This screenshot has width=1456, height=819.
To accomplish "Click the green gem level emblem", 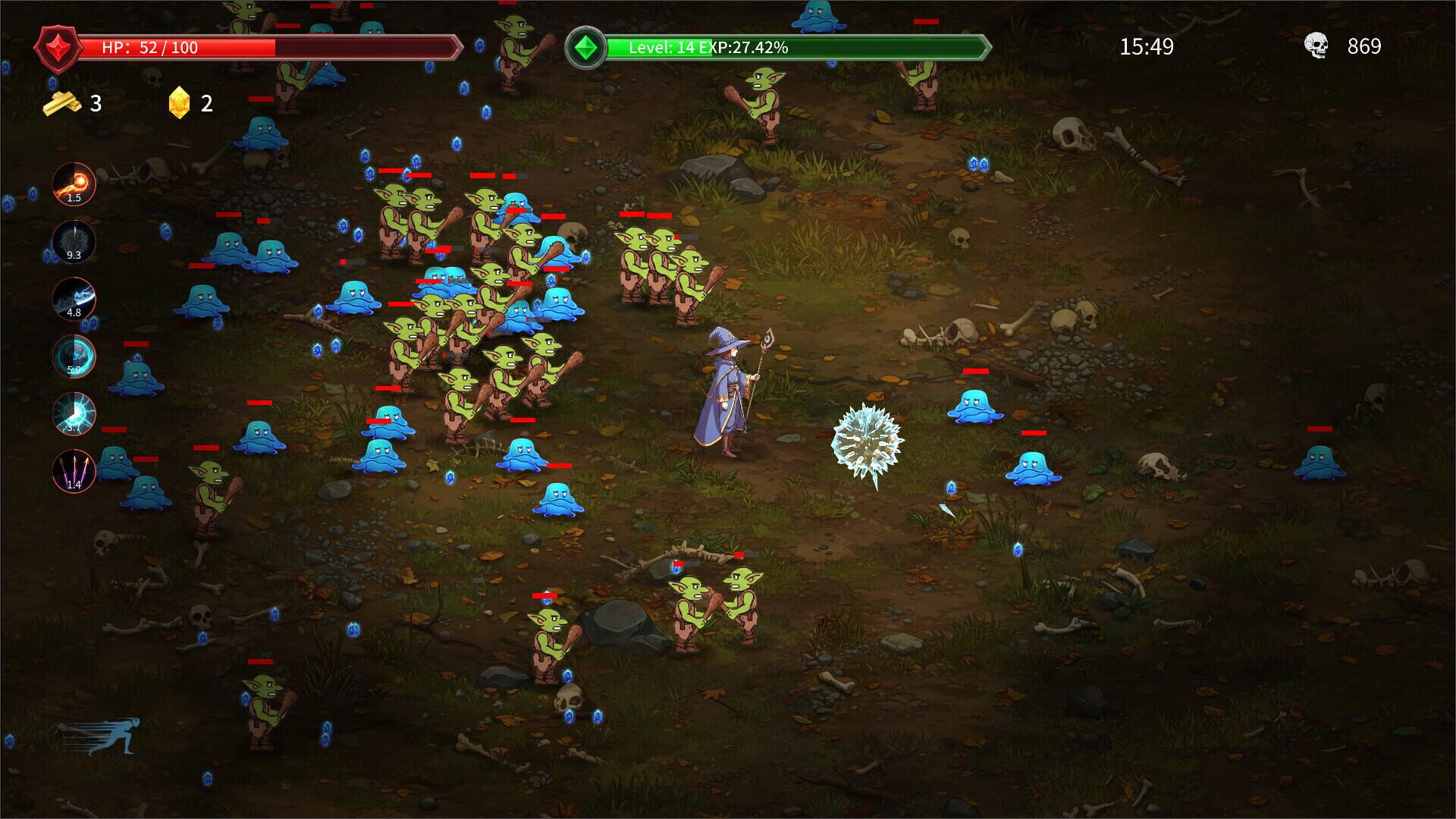I will click(586, 47).
